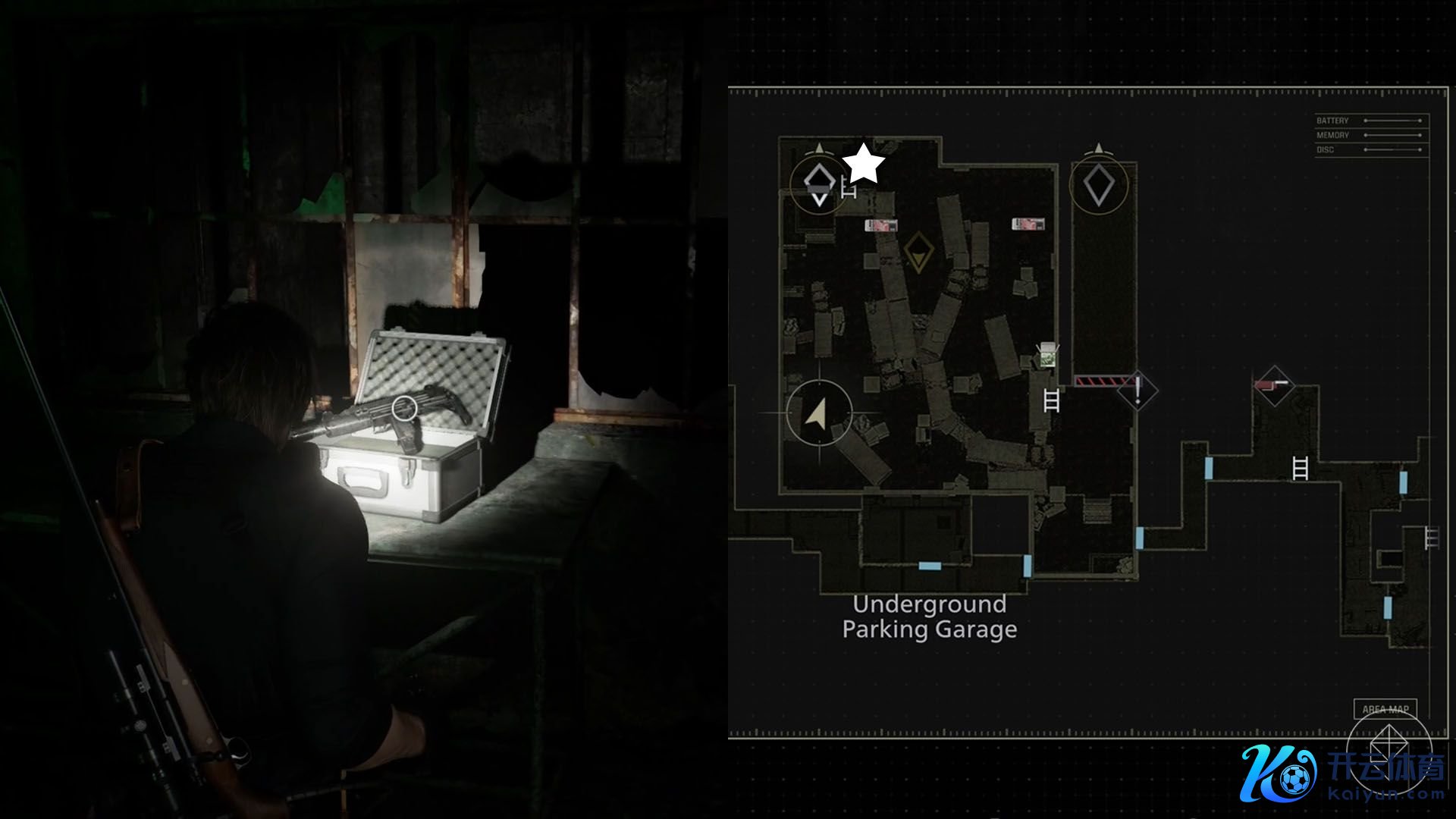Click the exclamation mark diamond marker

(x=1137, y=390)
